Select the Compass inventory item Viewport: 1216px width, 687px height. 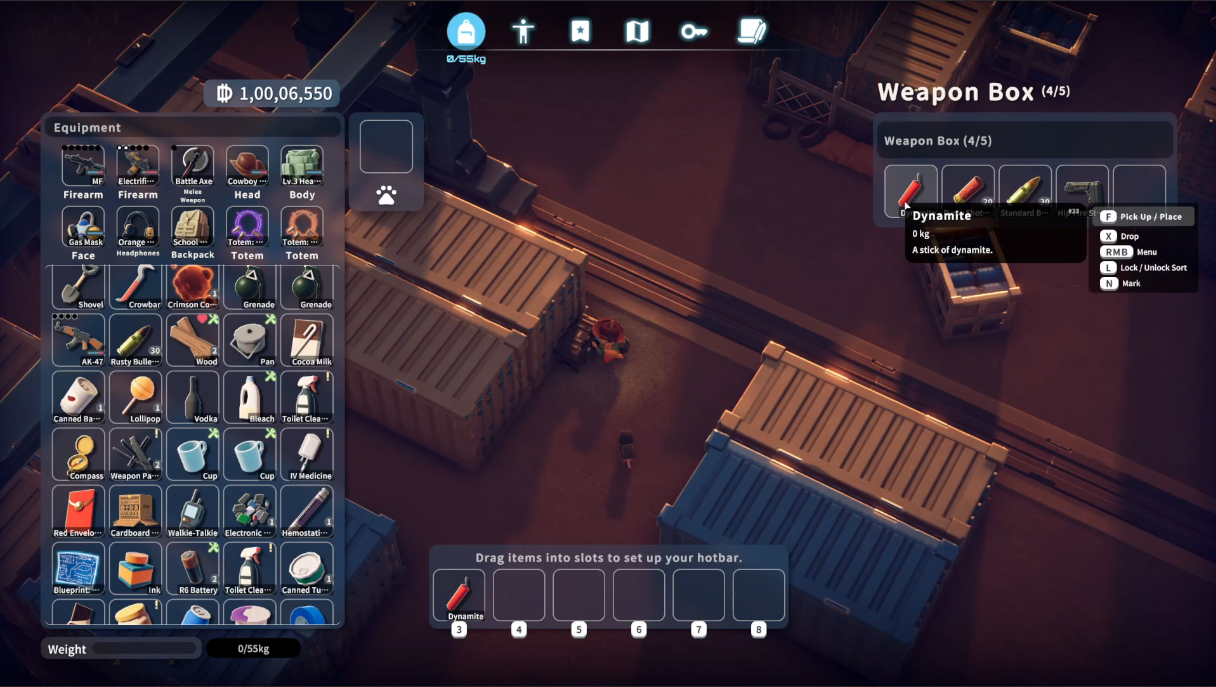pos(79,453)
